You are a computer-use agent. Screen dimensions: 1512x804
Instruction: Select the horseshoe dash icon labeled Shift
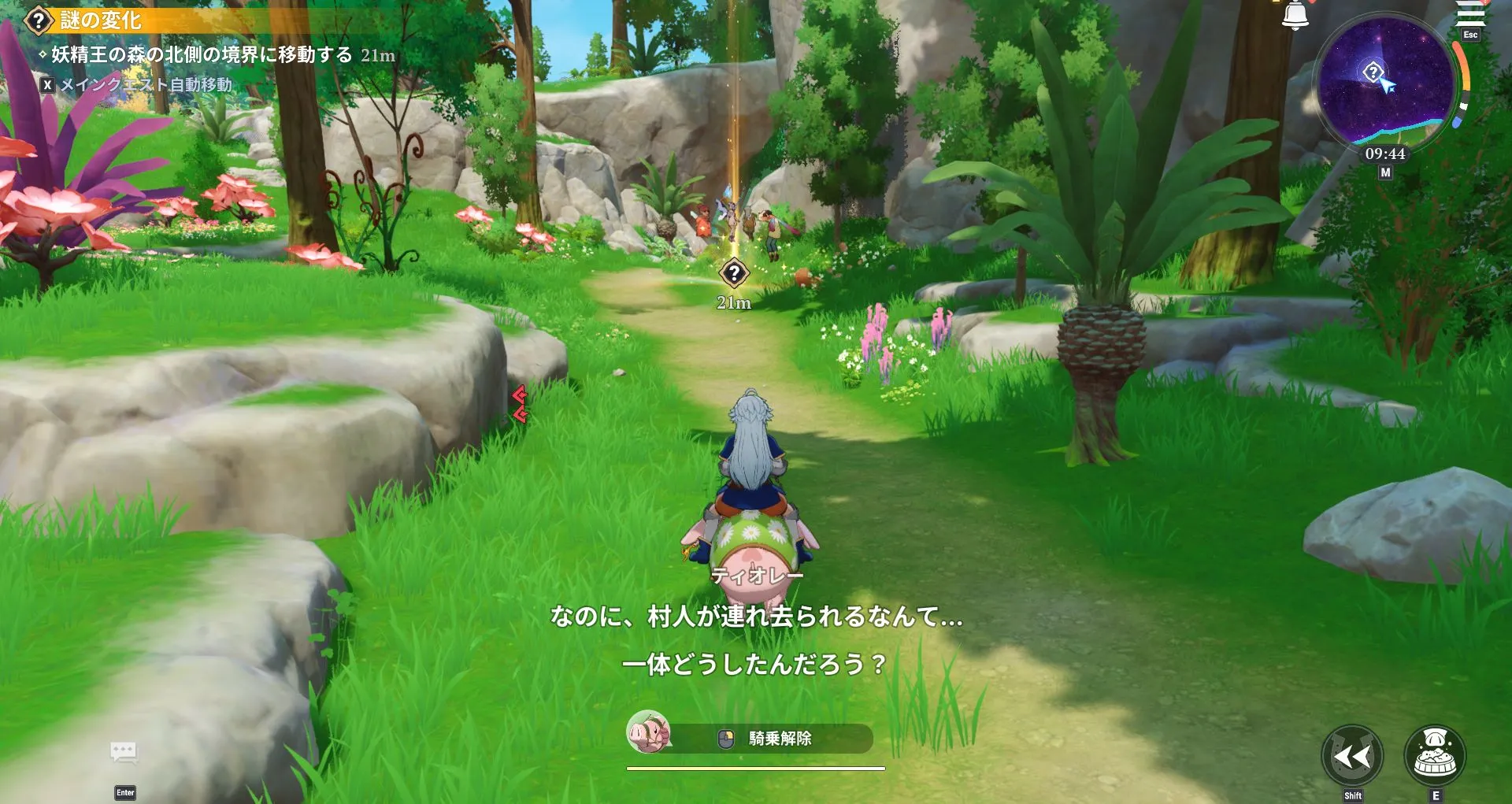click(1354, 756)
